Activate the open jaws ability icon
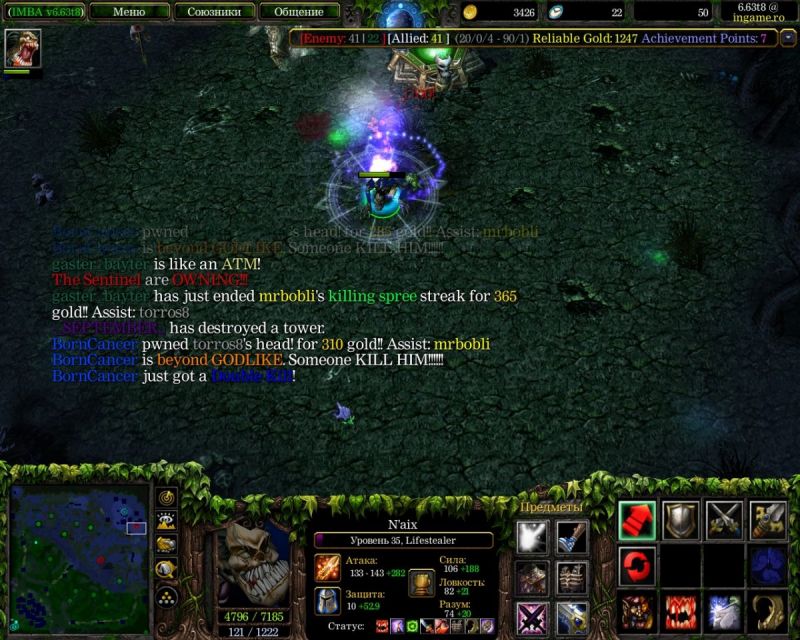The width and height of the screenshot is (800, 640). click(681, 611)
